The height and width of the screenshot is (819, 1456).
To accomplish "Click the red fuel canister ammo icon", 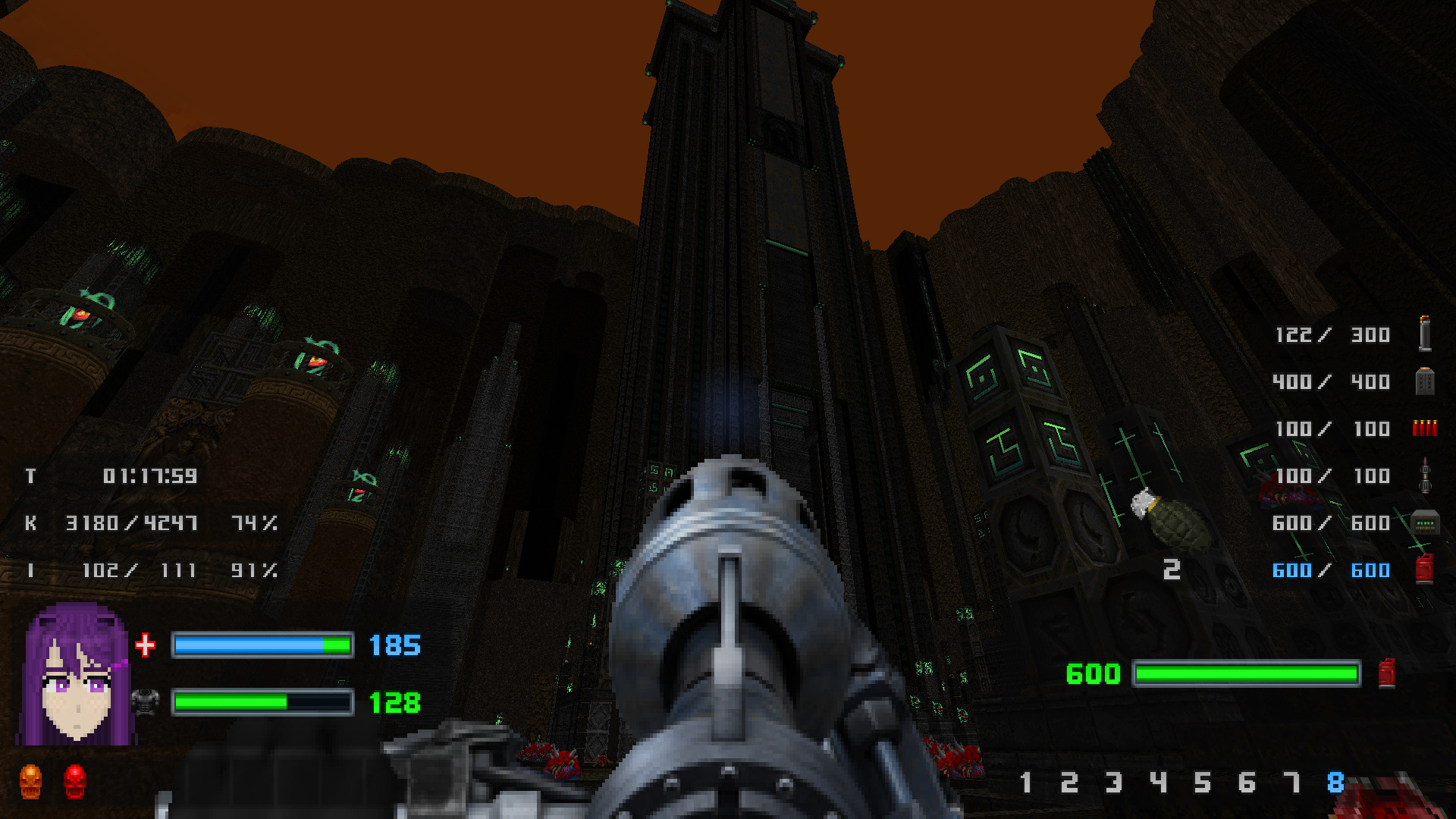I will [1424, 569].
